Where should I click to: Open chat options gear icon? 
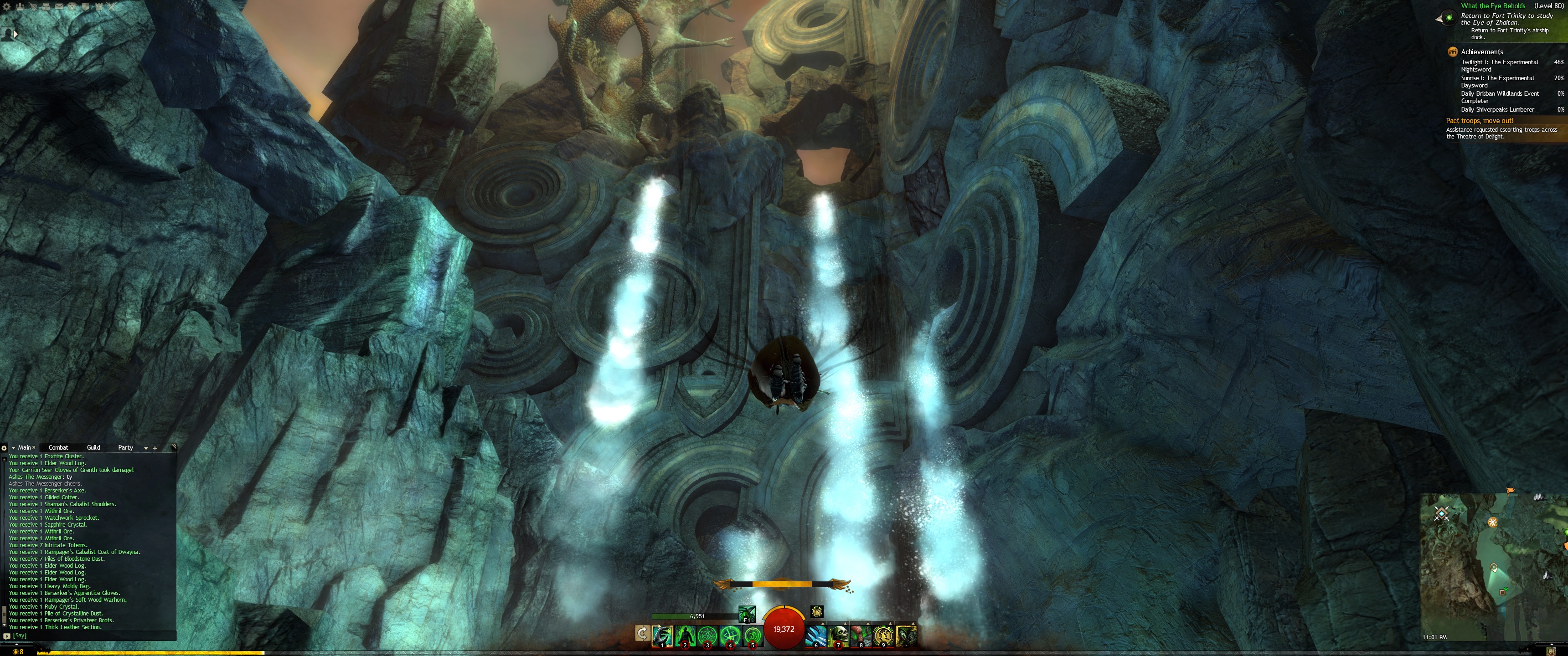4,448
